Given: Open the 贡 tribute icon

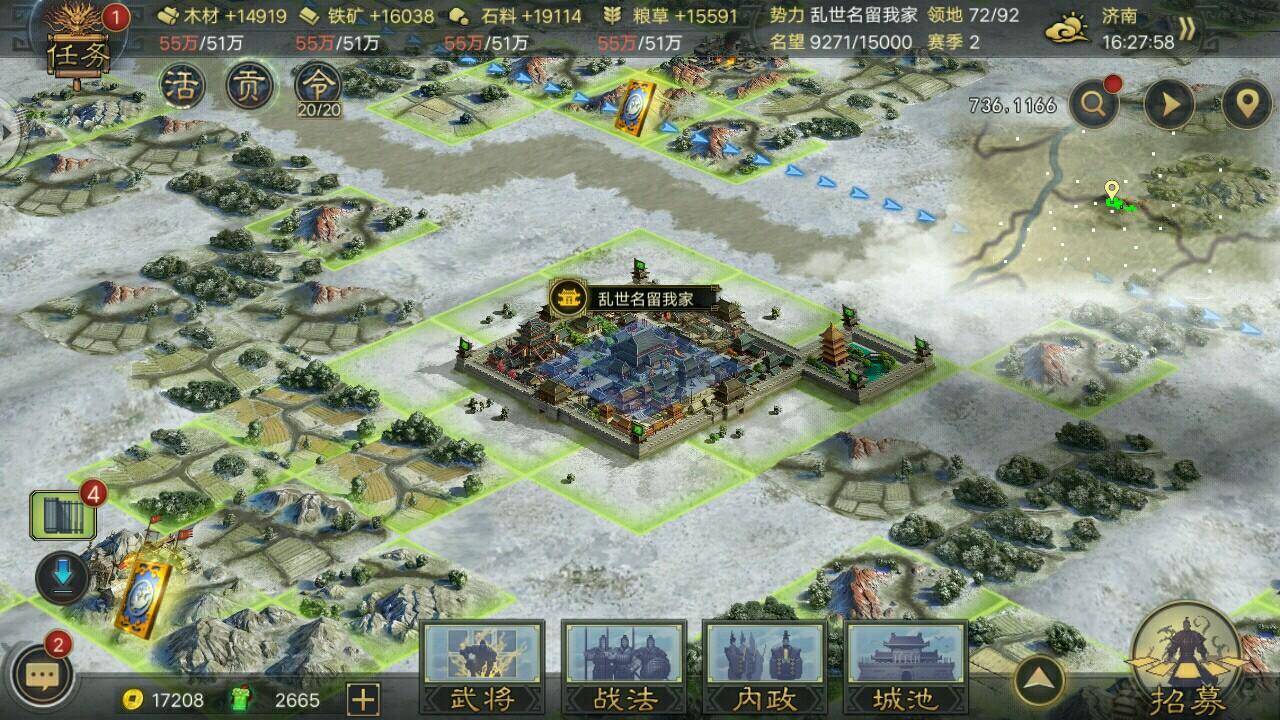Looking at the screenshot, I should pyautogui.click(x=251, y=86).
